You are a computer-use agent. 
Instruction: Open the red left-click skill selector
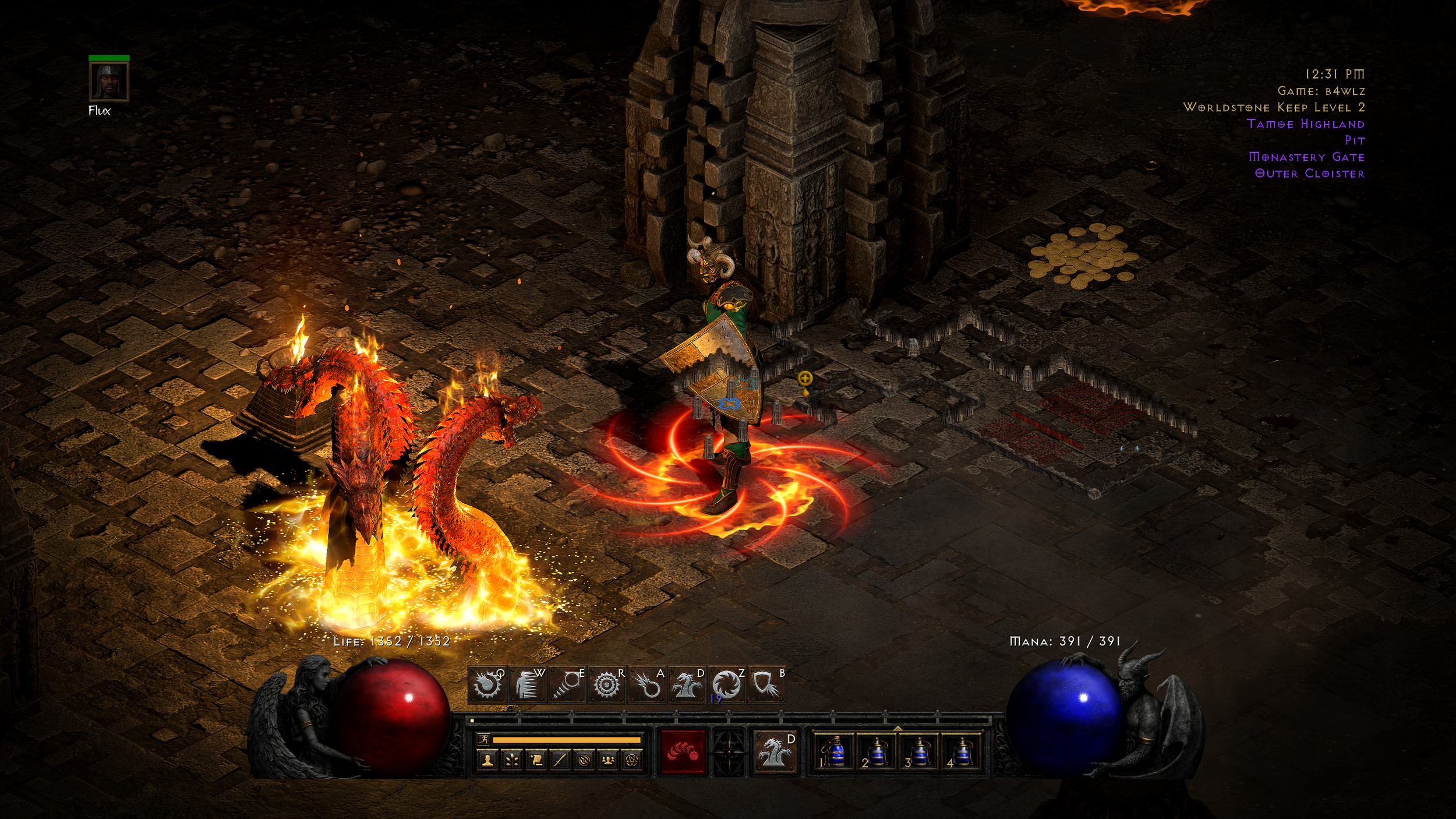pyautogui.click(x=683, y=751)
